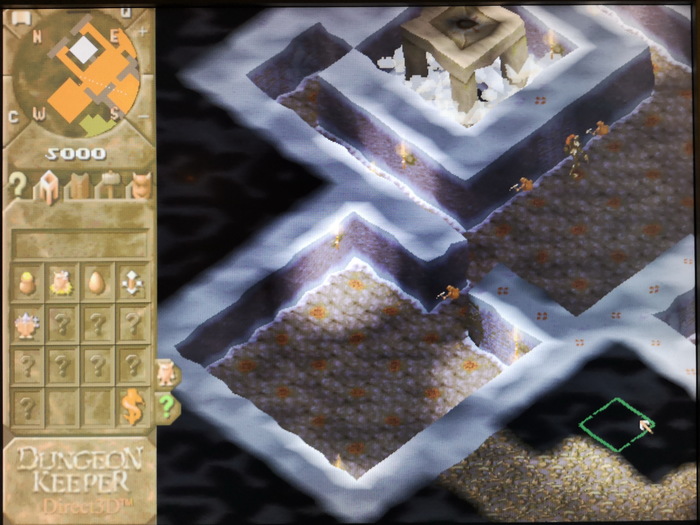
Task: Open the green question mark side button
Action: pos(166,405)
